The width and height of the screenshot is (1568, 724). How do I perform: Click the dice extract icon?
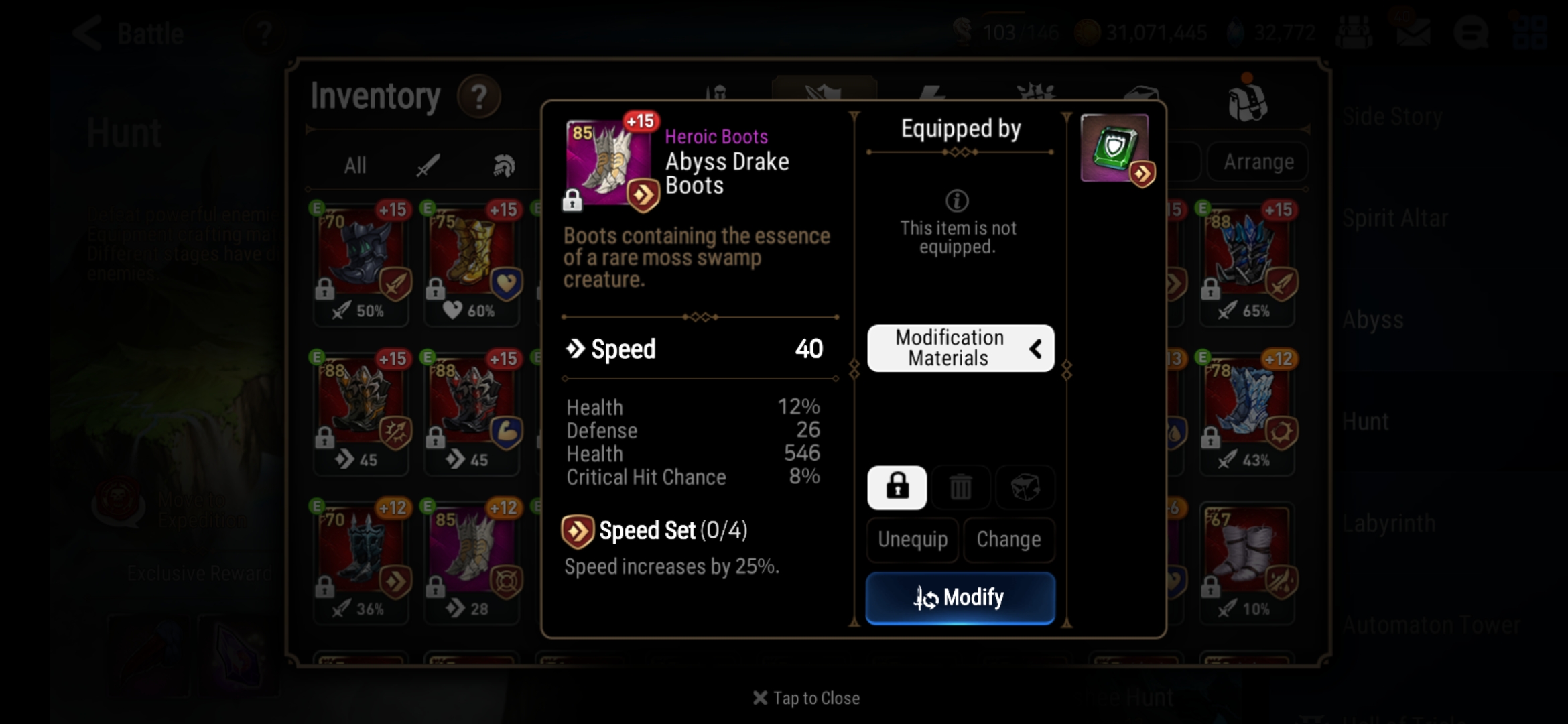coord(1025,487)
